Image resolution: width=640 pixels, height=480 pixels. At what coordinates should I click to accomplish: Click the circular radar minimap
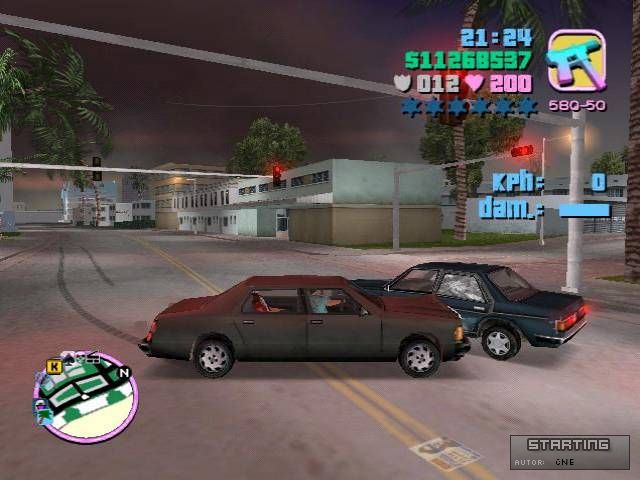coord(86,397)
